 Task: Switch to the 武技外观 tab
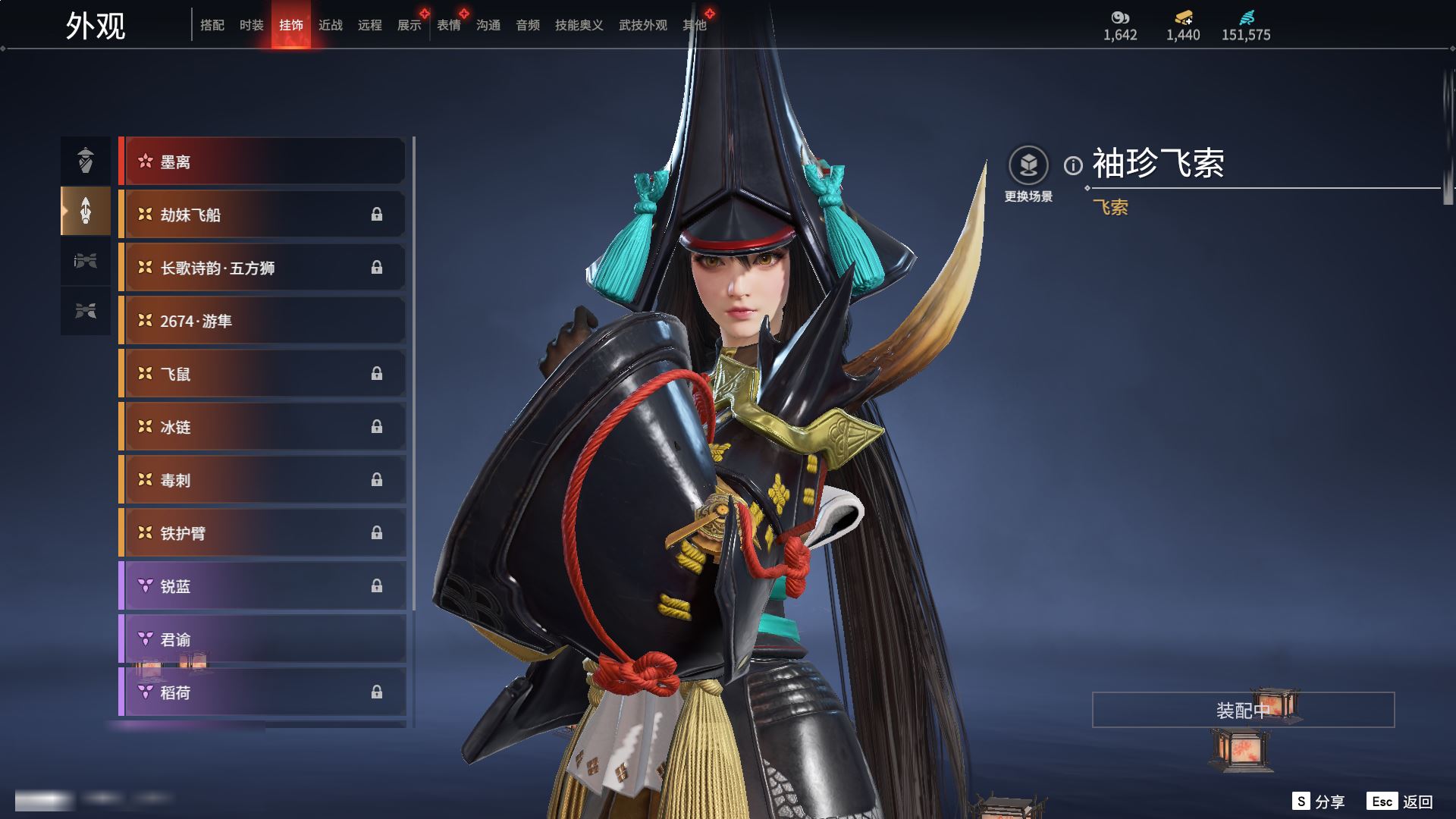[643, 26]
